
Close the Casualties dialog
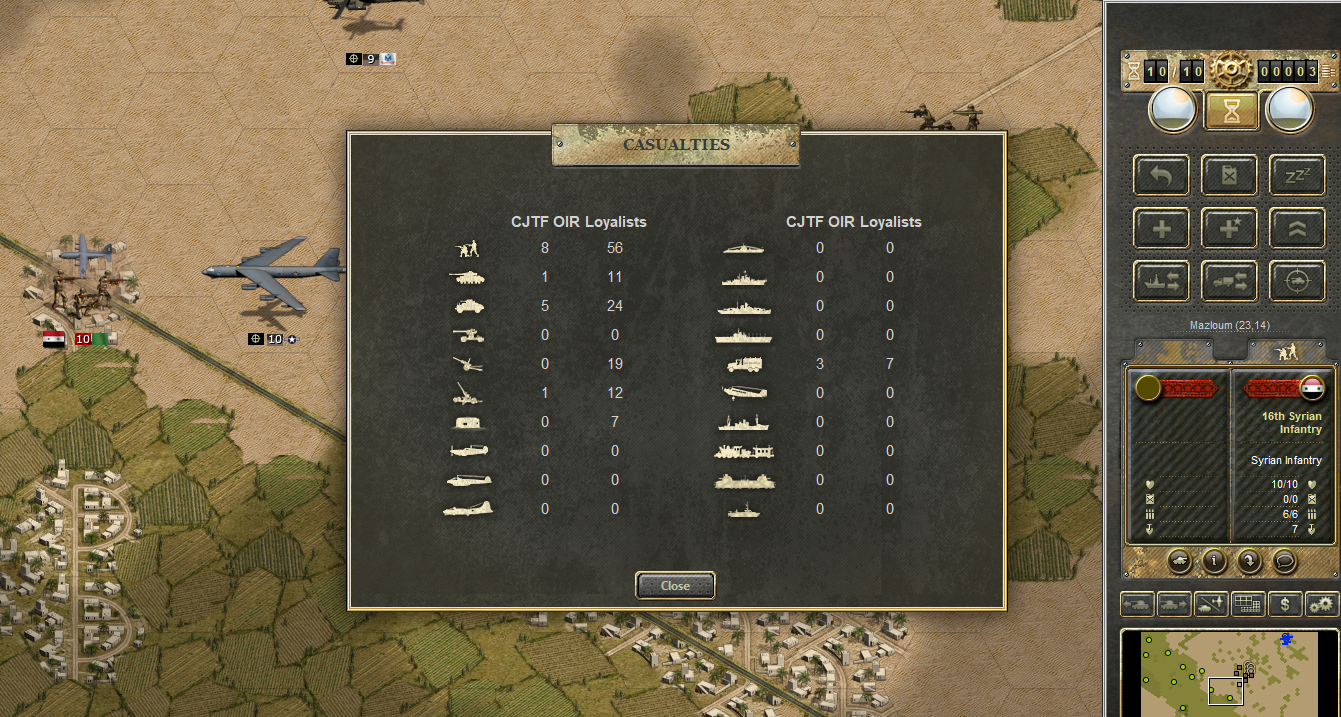[675, 585]
